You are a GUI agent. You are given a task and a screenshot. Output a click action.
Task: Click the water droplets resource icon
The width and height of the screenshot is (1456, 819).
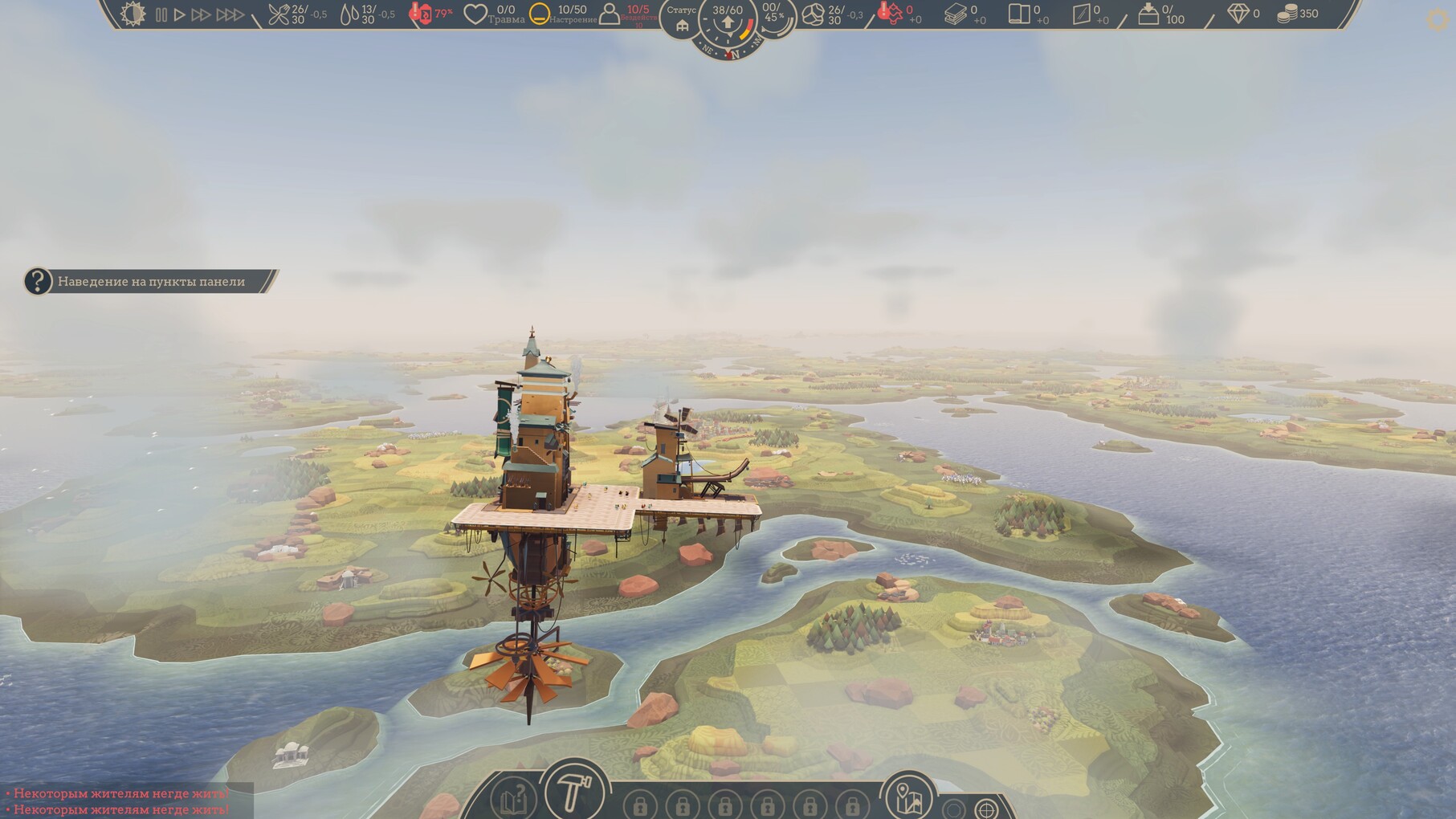coord(349,14)
